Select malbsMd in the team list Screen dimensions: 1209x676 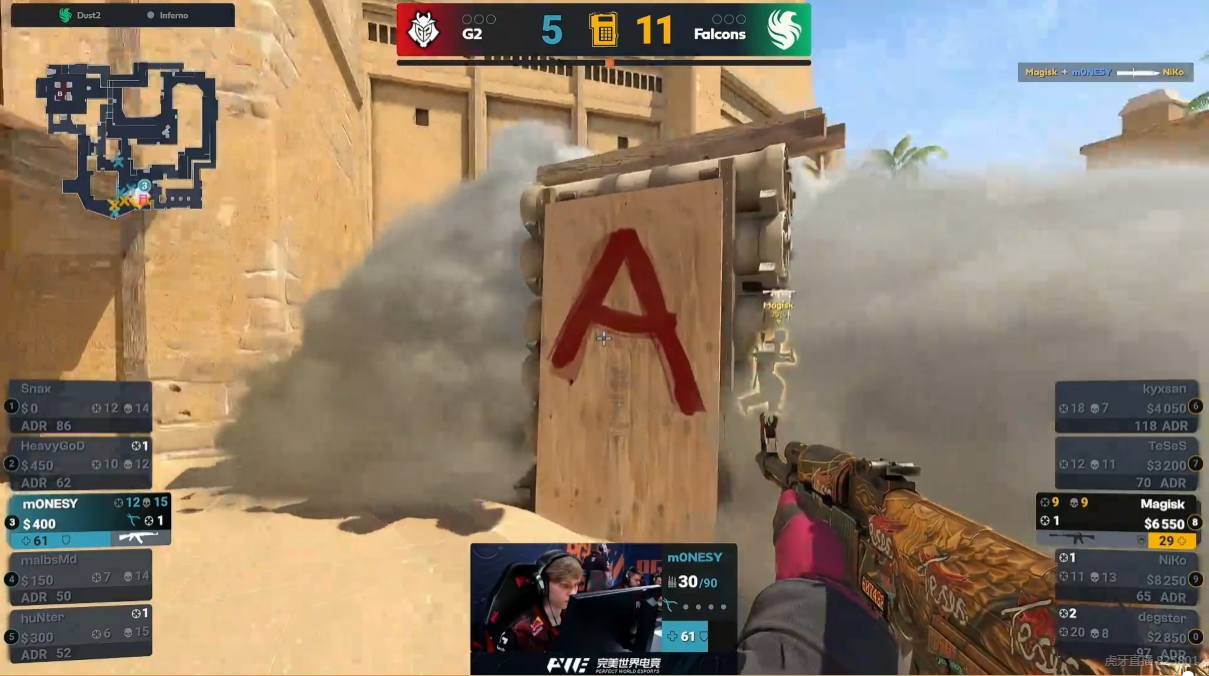pos(81,577)
